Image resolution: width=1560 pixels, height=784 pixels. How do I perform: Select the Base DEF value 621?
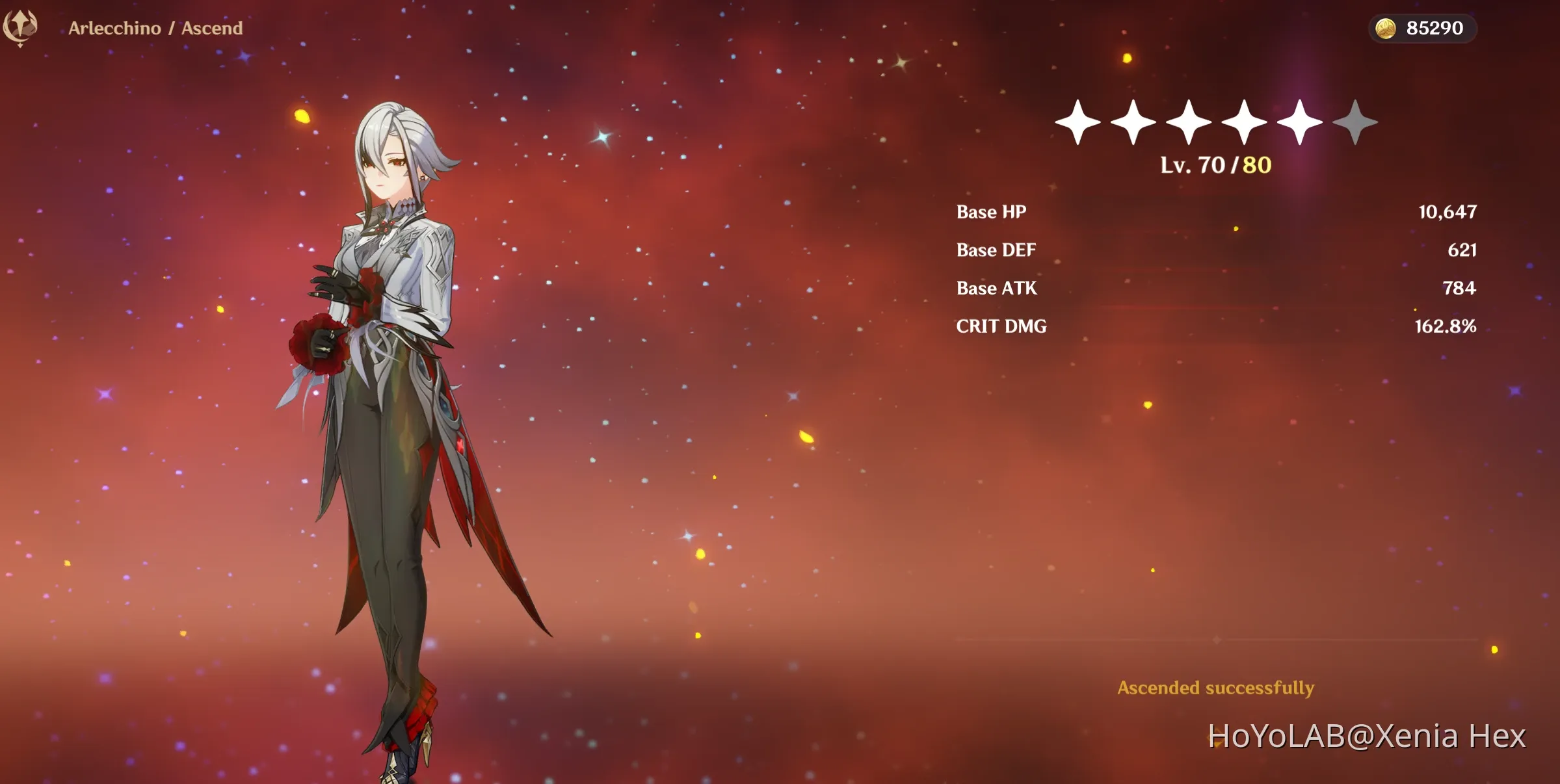tap(1462, 250)
